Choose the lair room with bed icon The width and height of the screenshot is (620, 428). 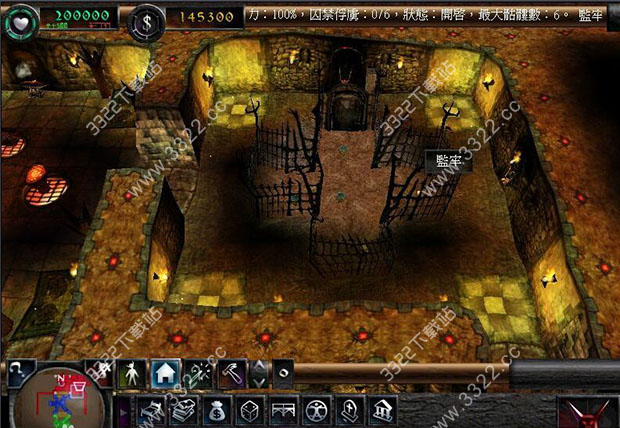pyautogui.click(x=152, y=410)
